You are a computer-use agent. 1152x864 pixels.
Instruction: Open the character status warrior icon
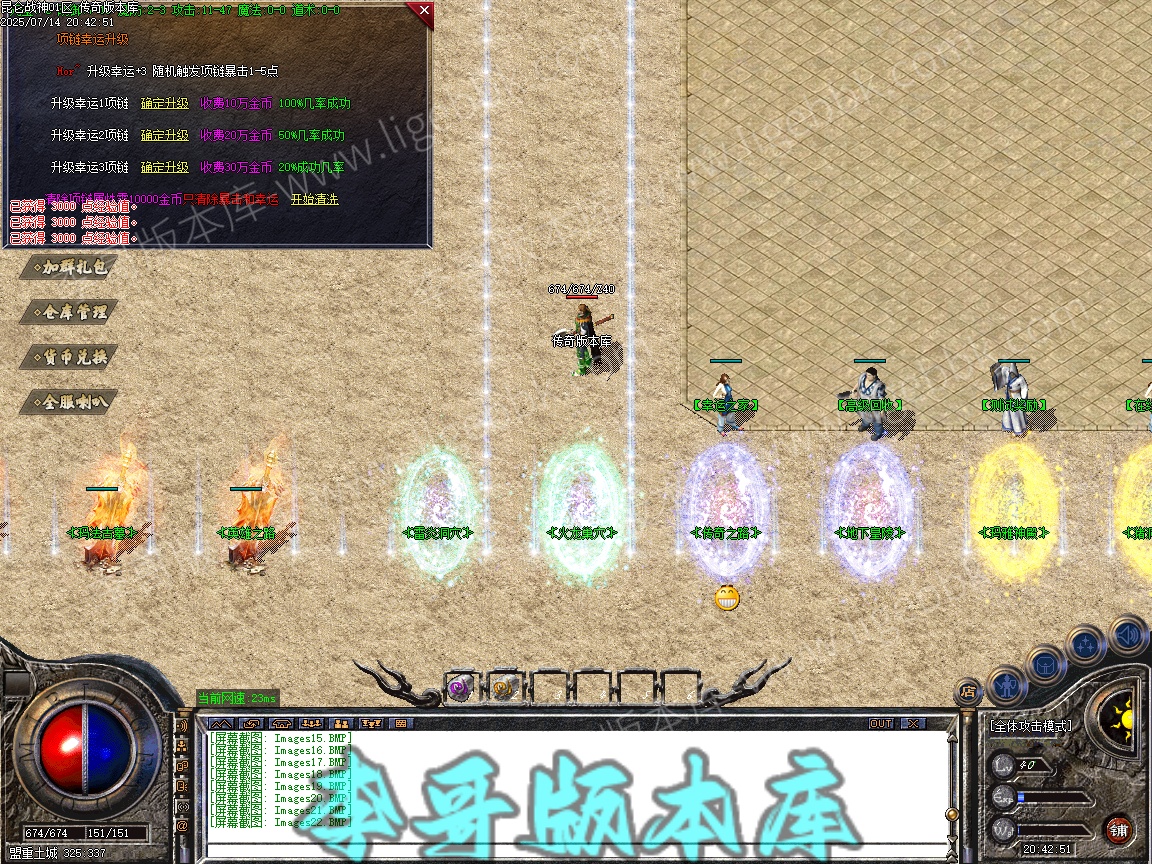point(1006,685)
